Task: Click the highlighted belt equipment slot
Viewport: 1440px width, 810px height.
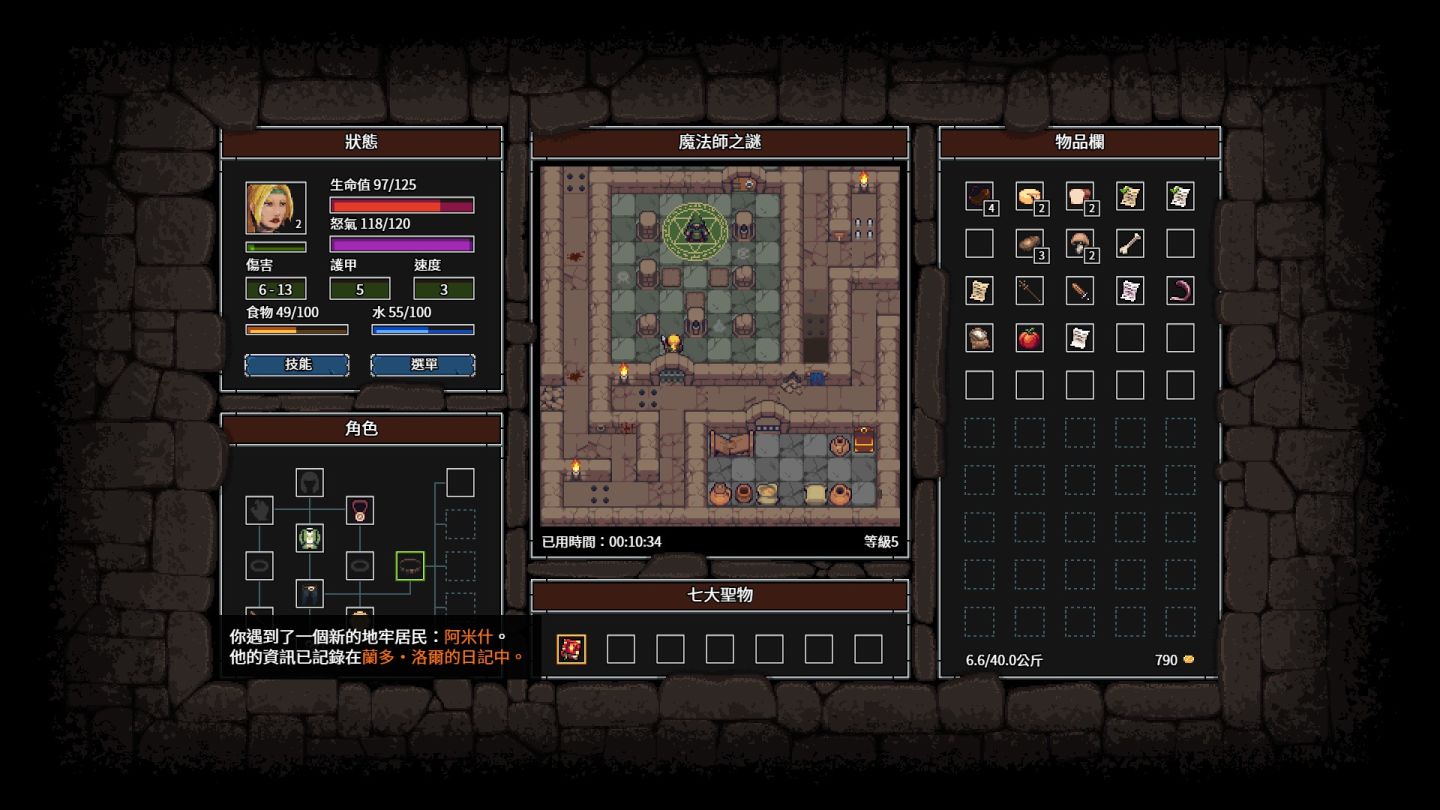Action: pyautogui.click(x=410, y=566)
